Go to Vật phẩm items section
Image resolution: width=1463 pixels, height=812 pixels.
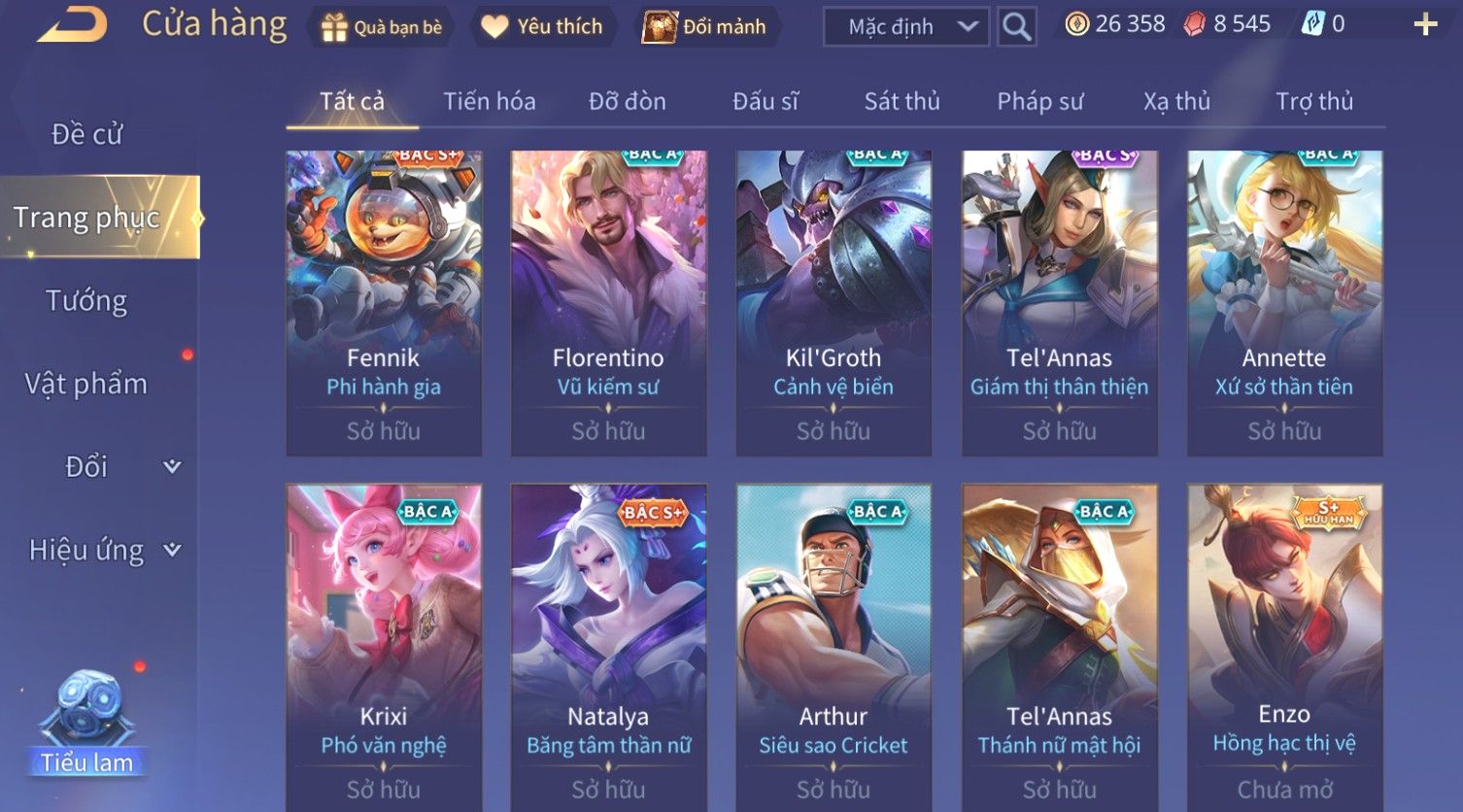pos(87,385)
